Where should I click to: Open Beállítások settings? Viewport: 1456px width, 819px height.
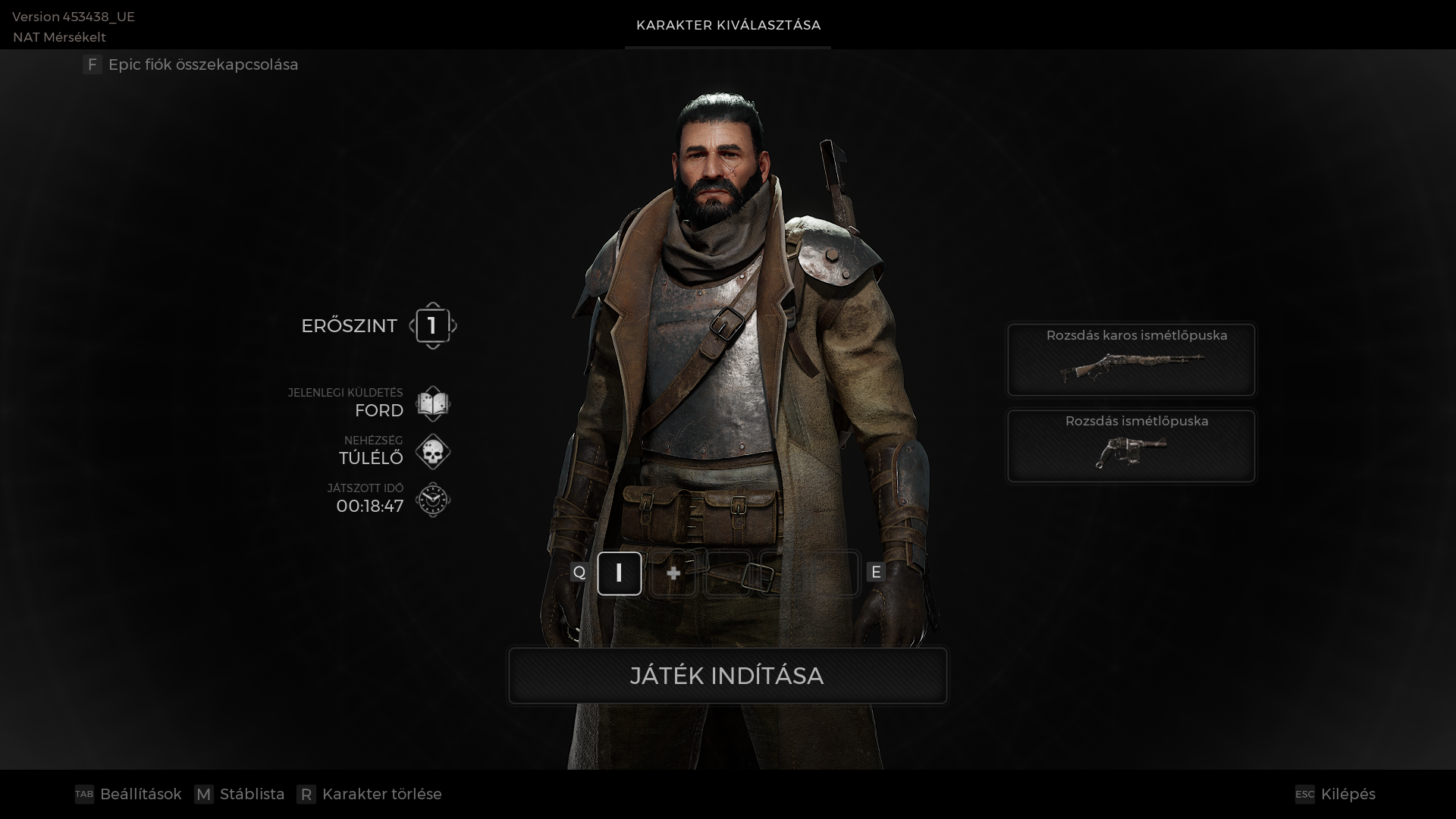pos(128,794)
